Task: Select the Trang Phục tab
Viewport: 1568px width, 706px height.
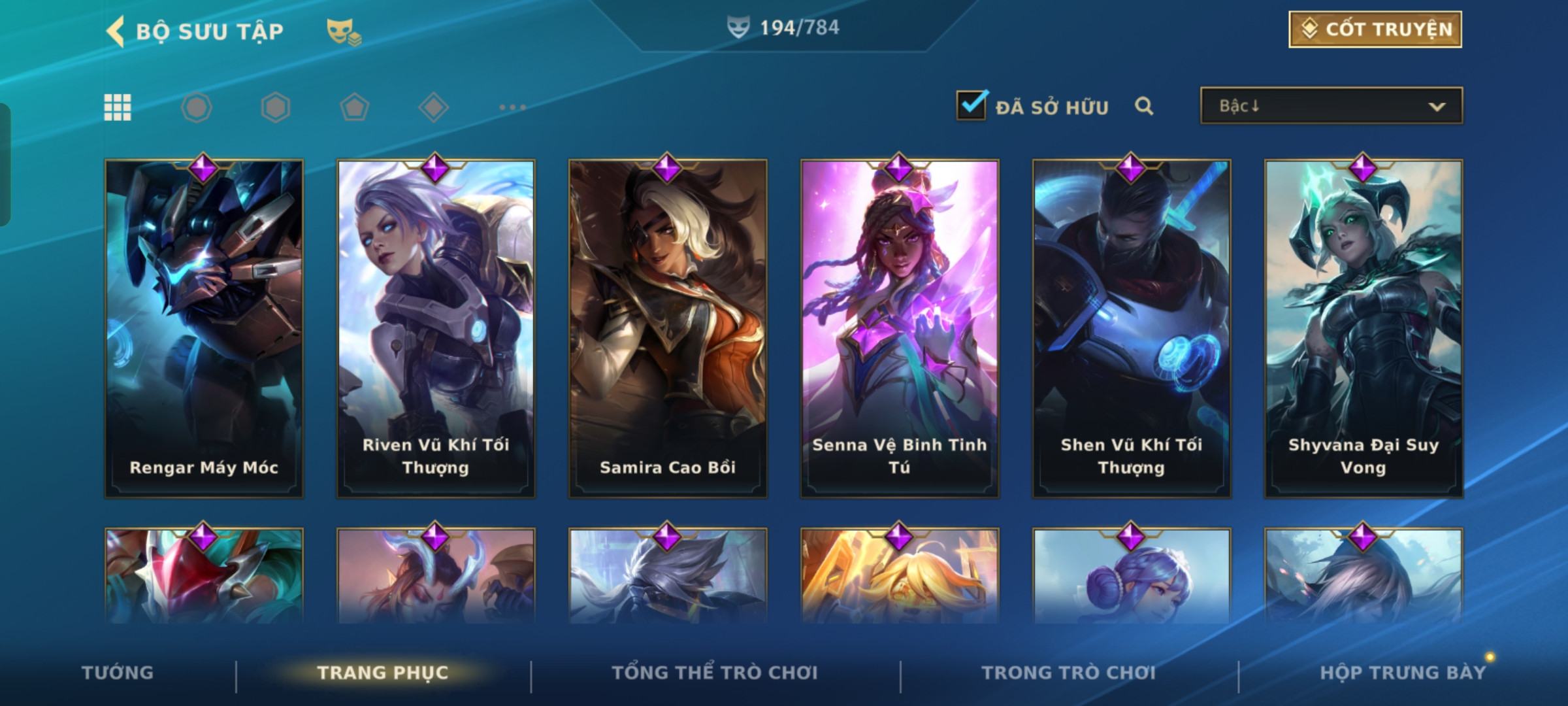Action: [x=383, y=673]
